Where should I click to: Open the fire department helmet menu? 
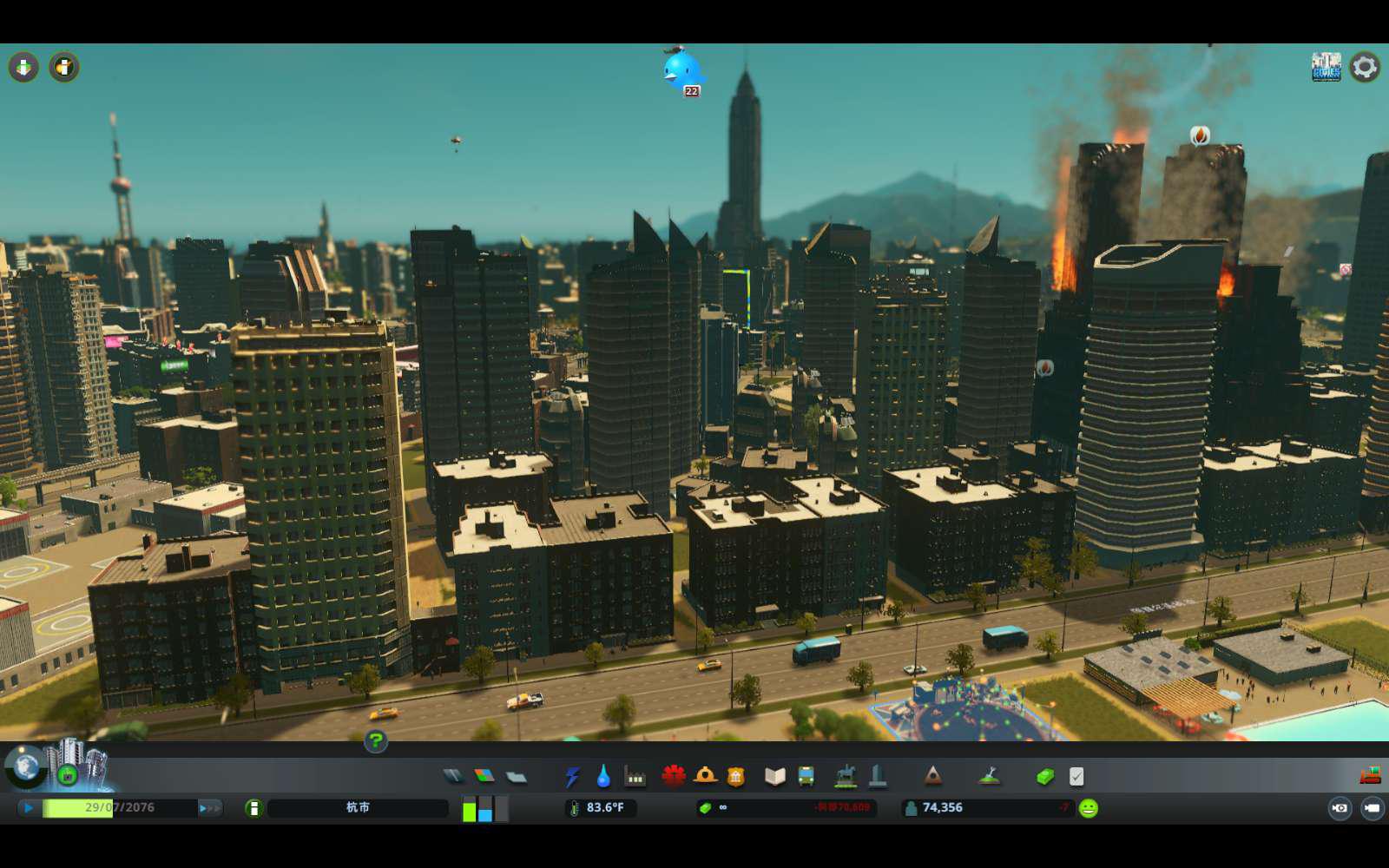[705, 776]
